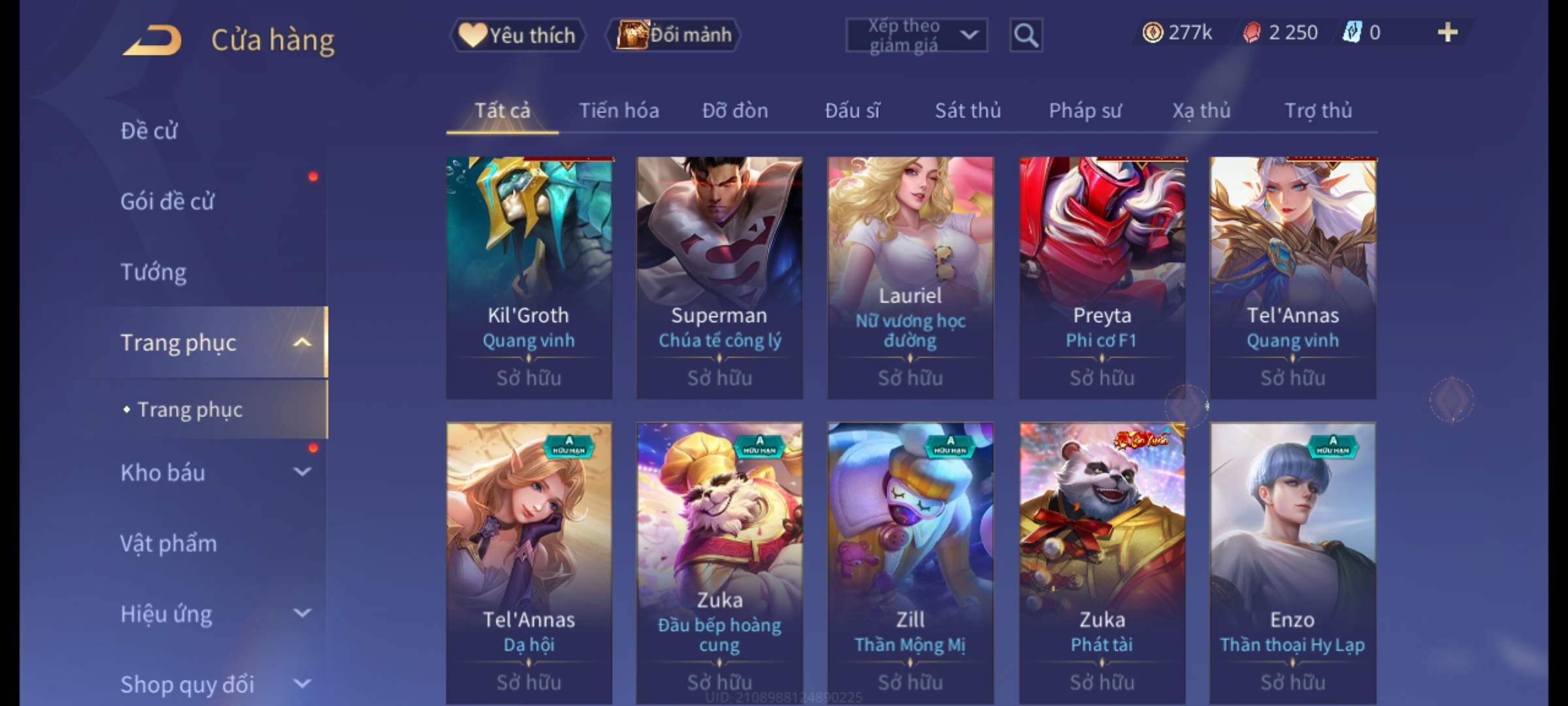Switch to the Đỡ đòn tab

tap(735, 110)
